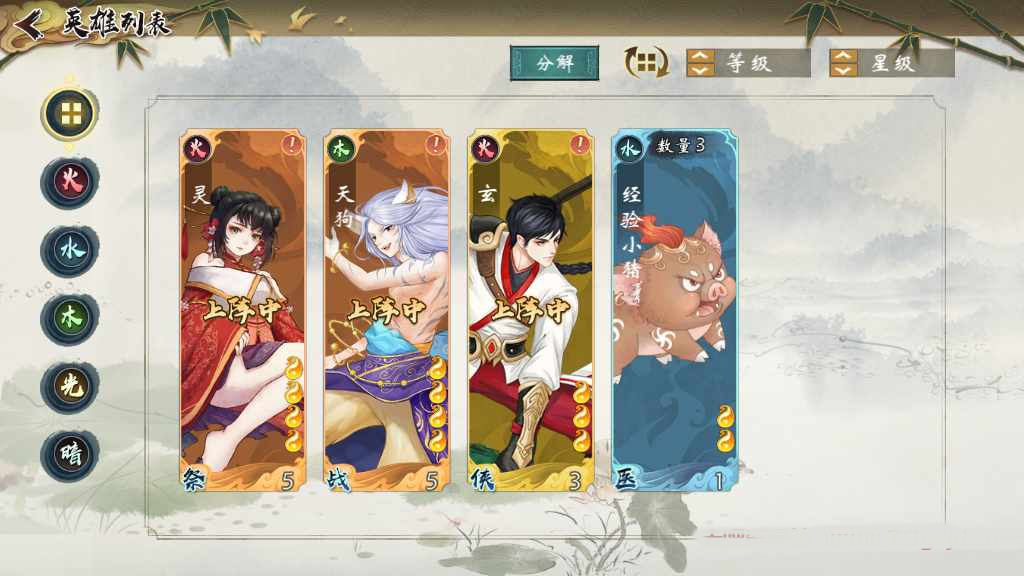Image resolution: width=1024 pixels, height=576 pixels.
Task: Choose the 天狗 hero card
Action: 387,311
